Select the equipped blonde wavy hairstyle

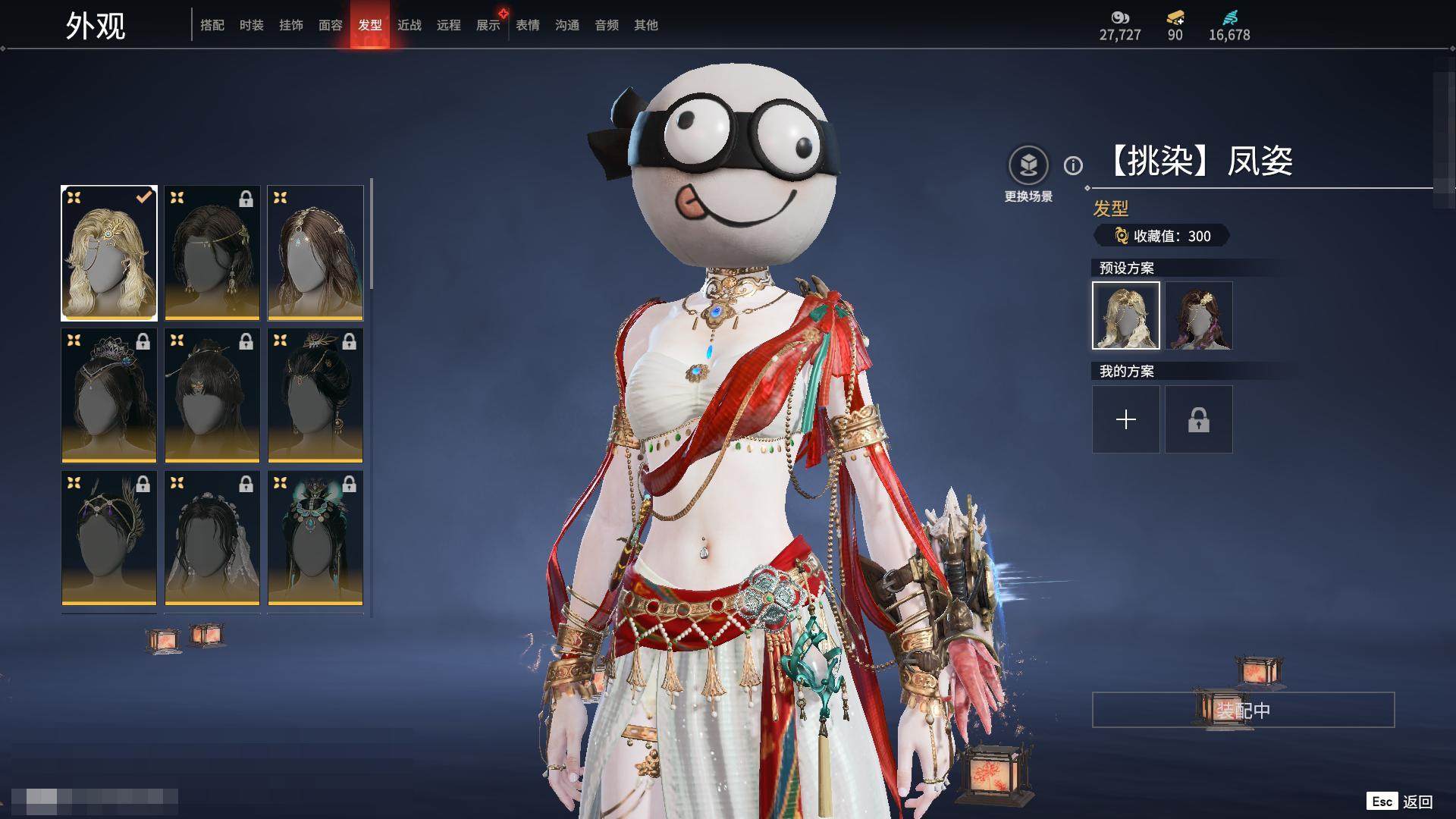coord(109,253)
